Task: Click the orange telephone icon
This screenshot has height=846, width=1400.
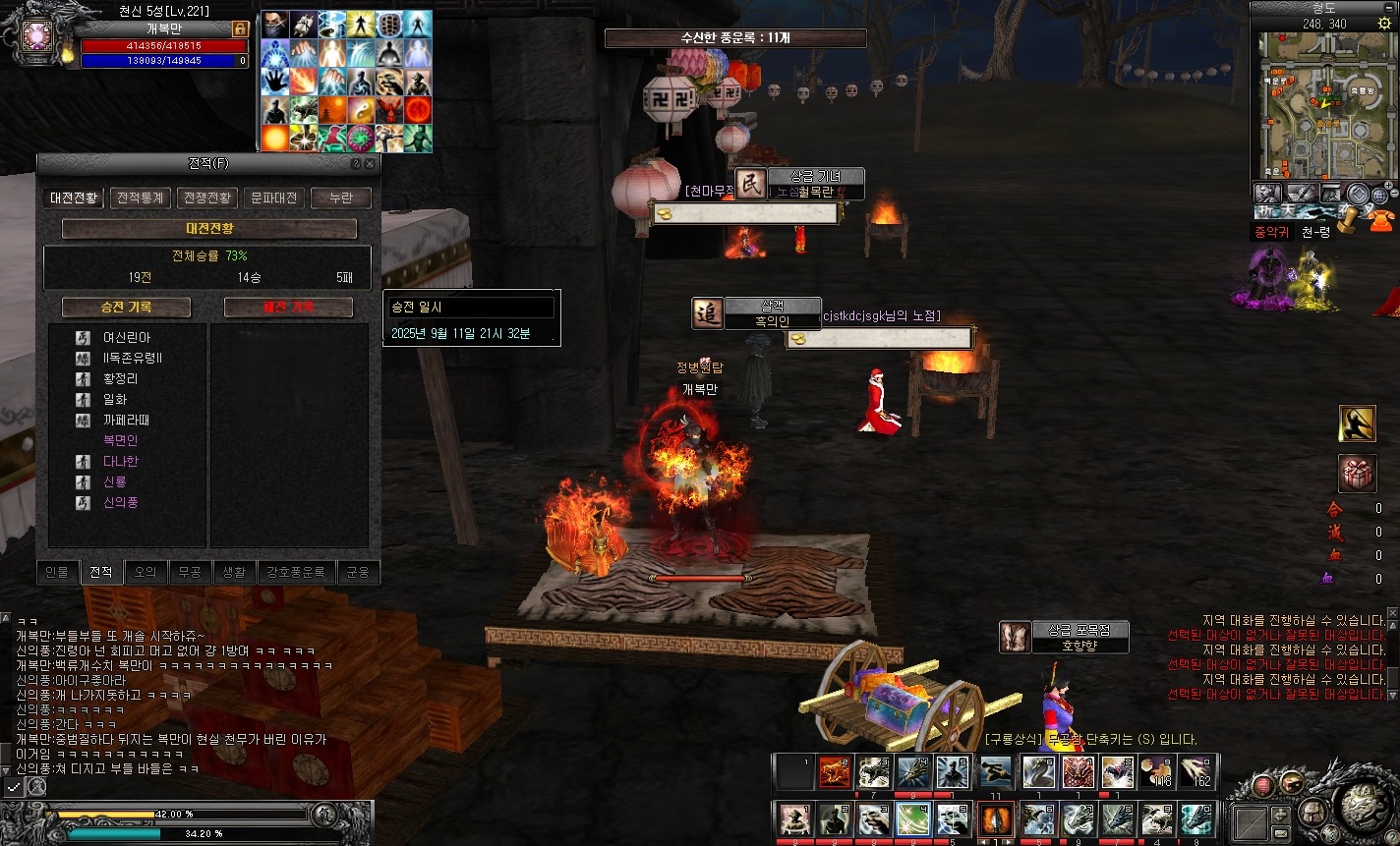Action: tap(1380, 218)
